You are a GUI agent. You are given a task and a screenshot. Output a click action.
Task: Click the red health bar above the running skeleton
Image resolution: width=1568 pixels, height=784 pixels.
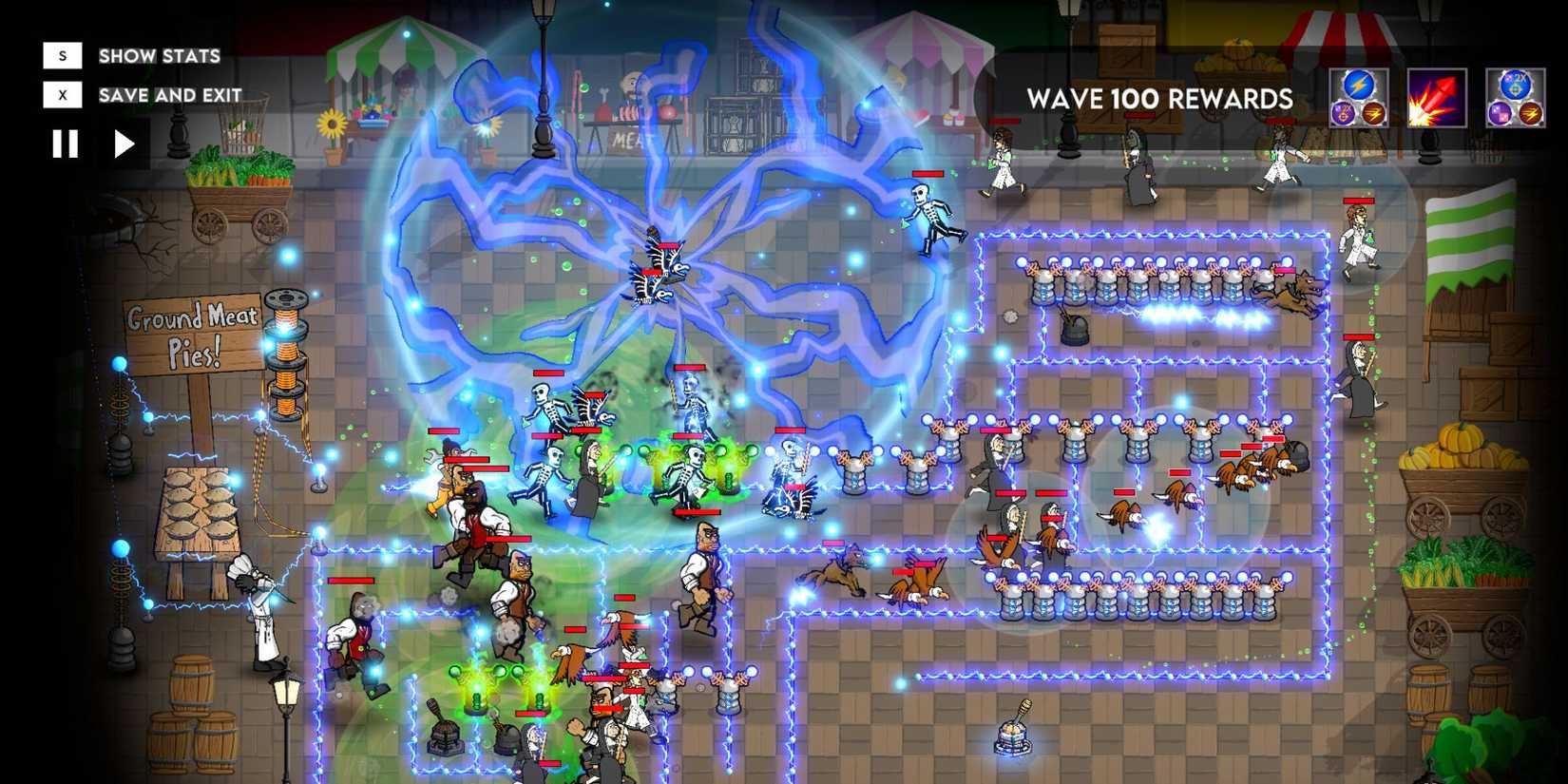pos(927,173)
